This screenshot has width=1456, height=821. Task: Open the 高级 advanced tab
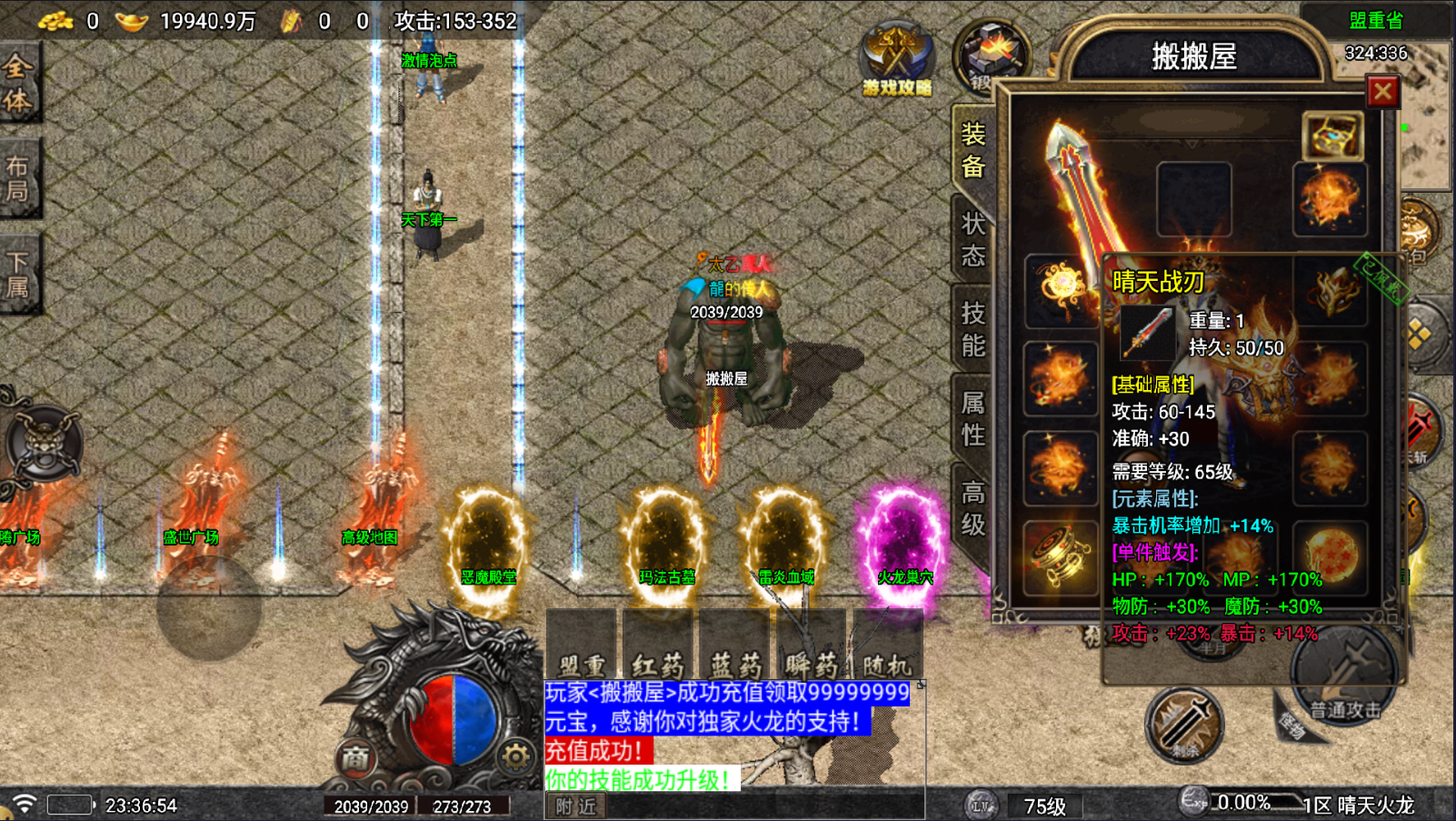pos(972,508)
